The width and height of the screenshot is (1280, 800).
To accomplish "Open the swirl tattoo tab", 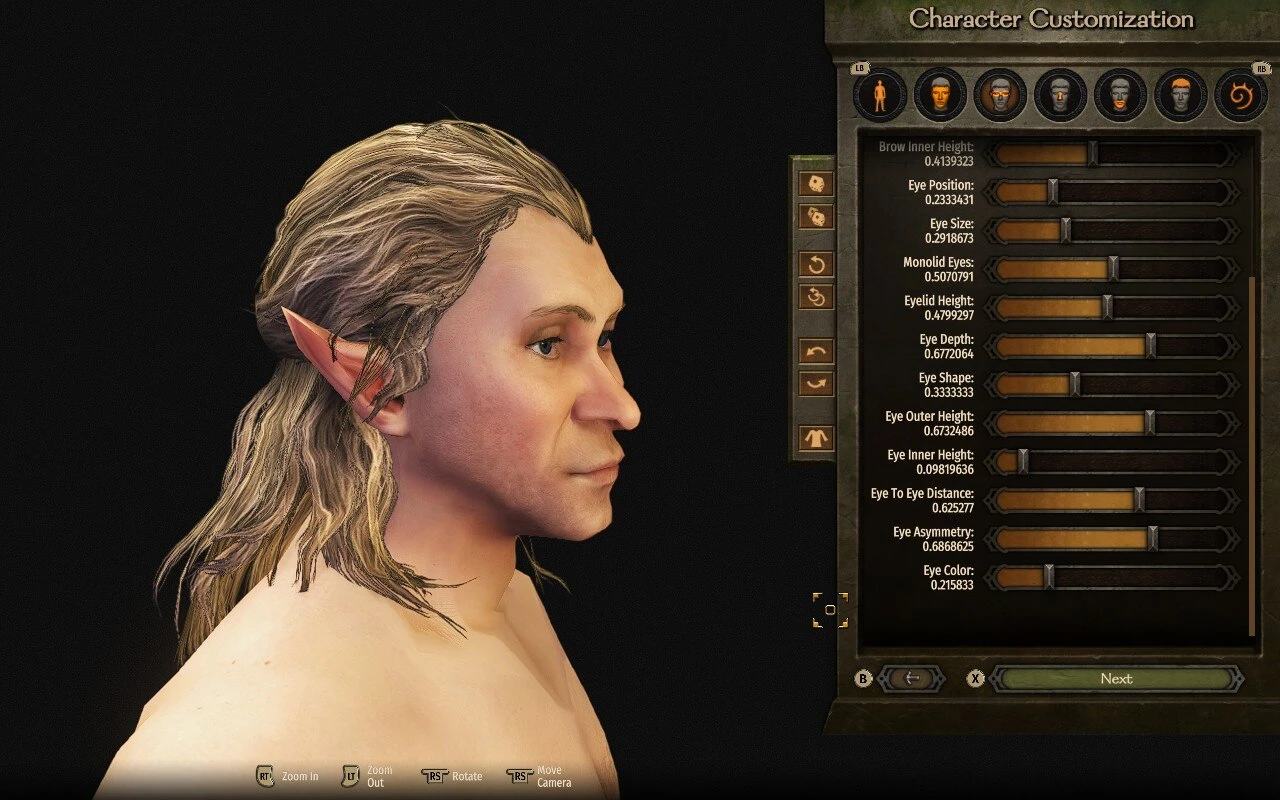I will click(x=1240, y=95).
